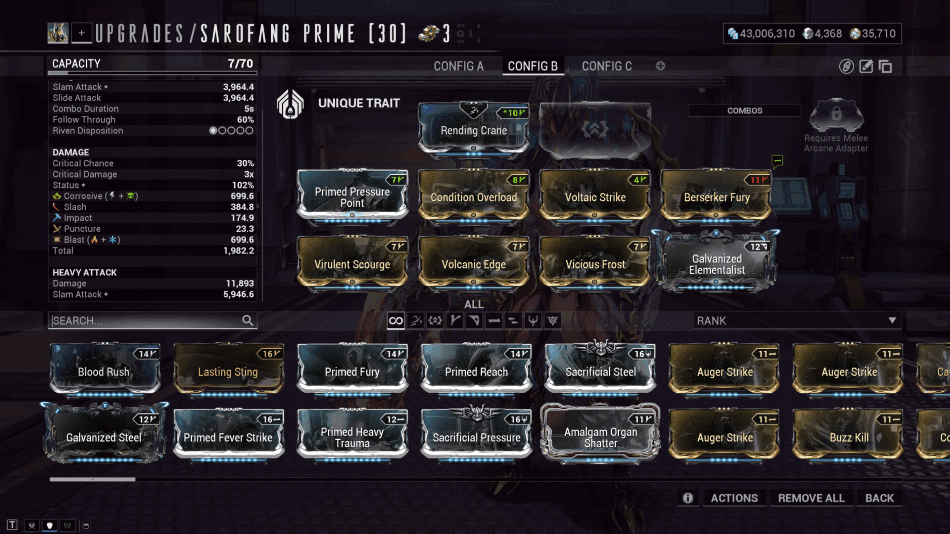Select the Primed Reach mod card
This screenshot has height=534, width=950.
(x=476, y=370)
